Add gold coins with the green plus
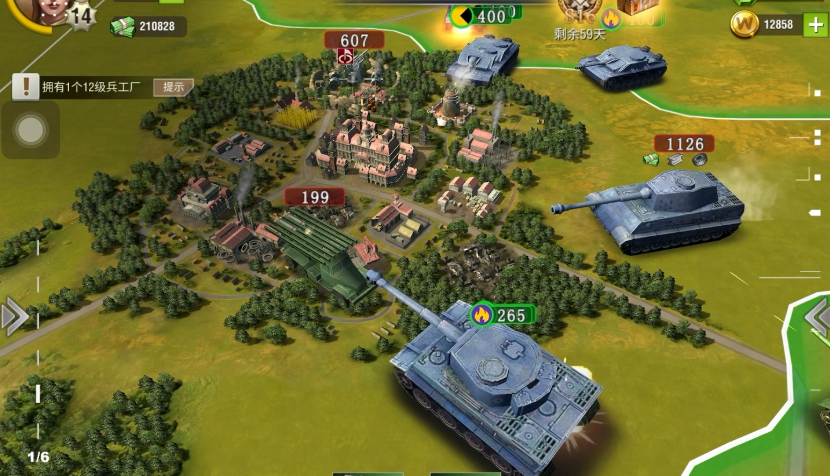Image resolution: width=830 pixels, height=476 pixels. pyautogui.click(x=815, y=25)
